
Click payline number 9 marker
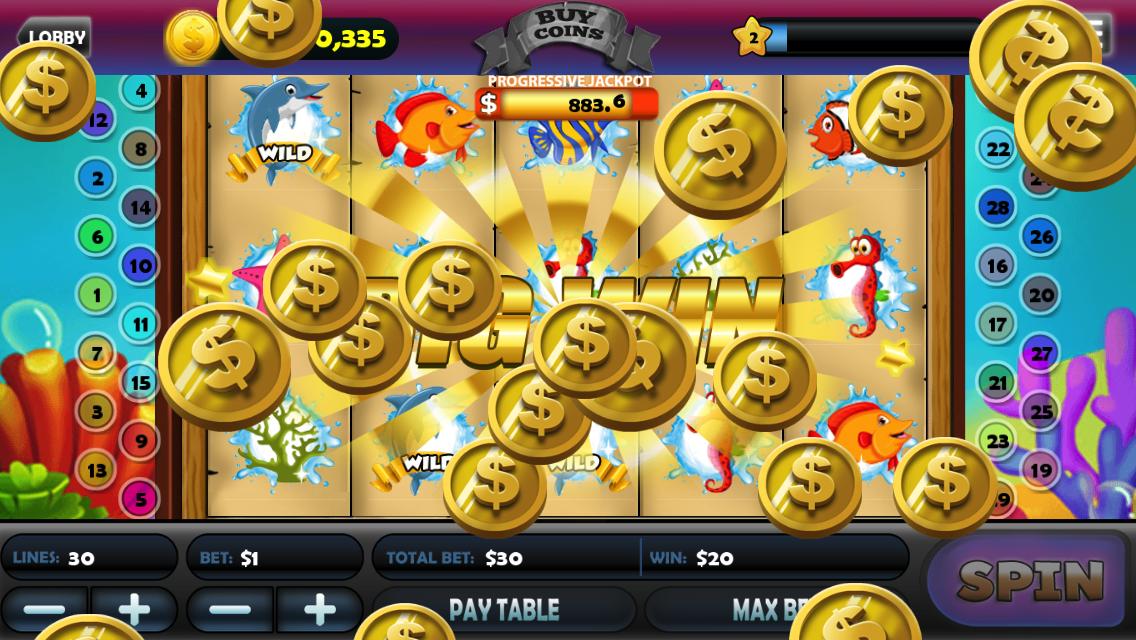tap(140, 440)
